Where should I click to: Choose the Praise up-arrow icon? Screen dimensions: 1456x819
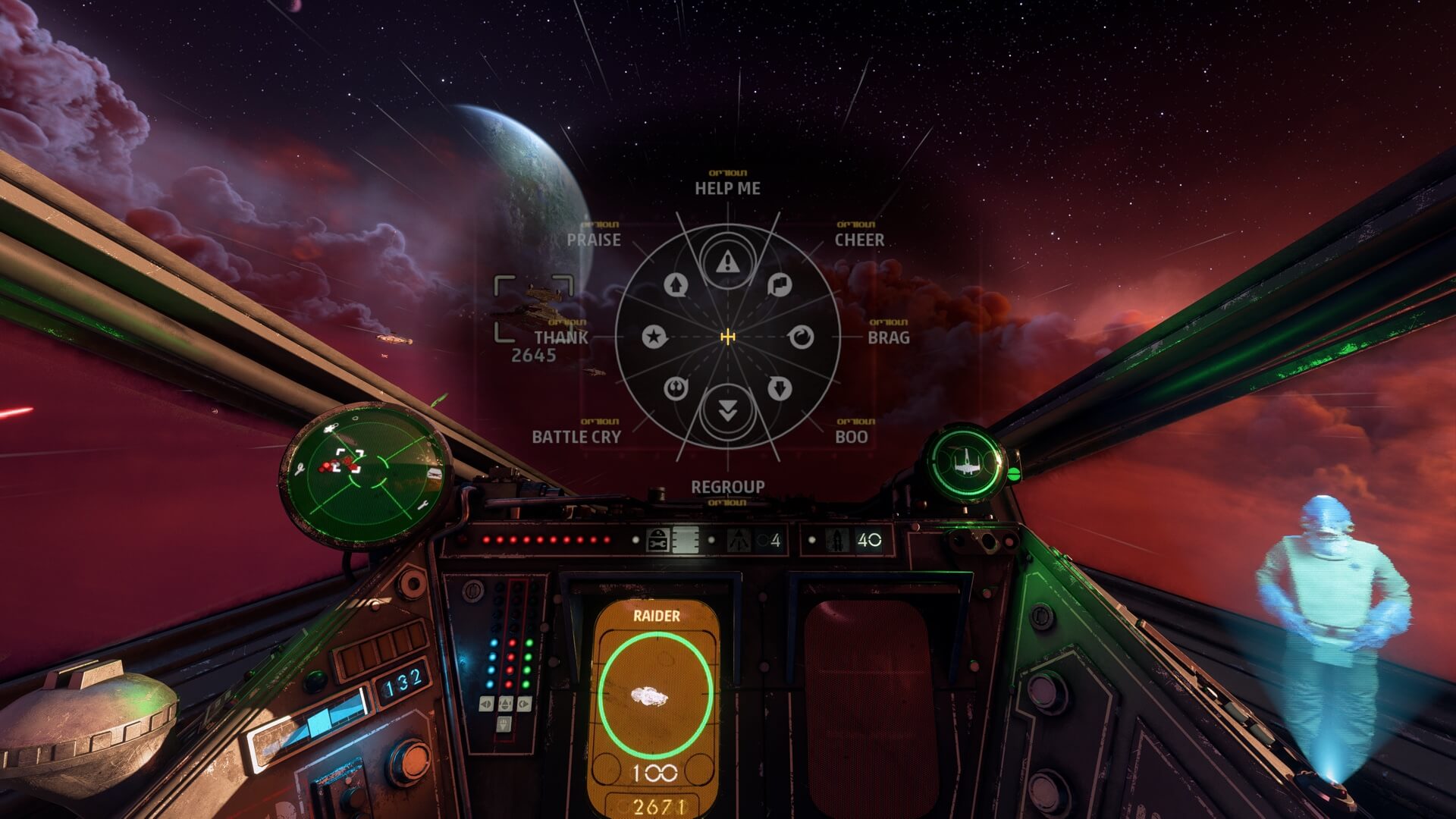tap(676, 285)
